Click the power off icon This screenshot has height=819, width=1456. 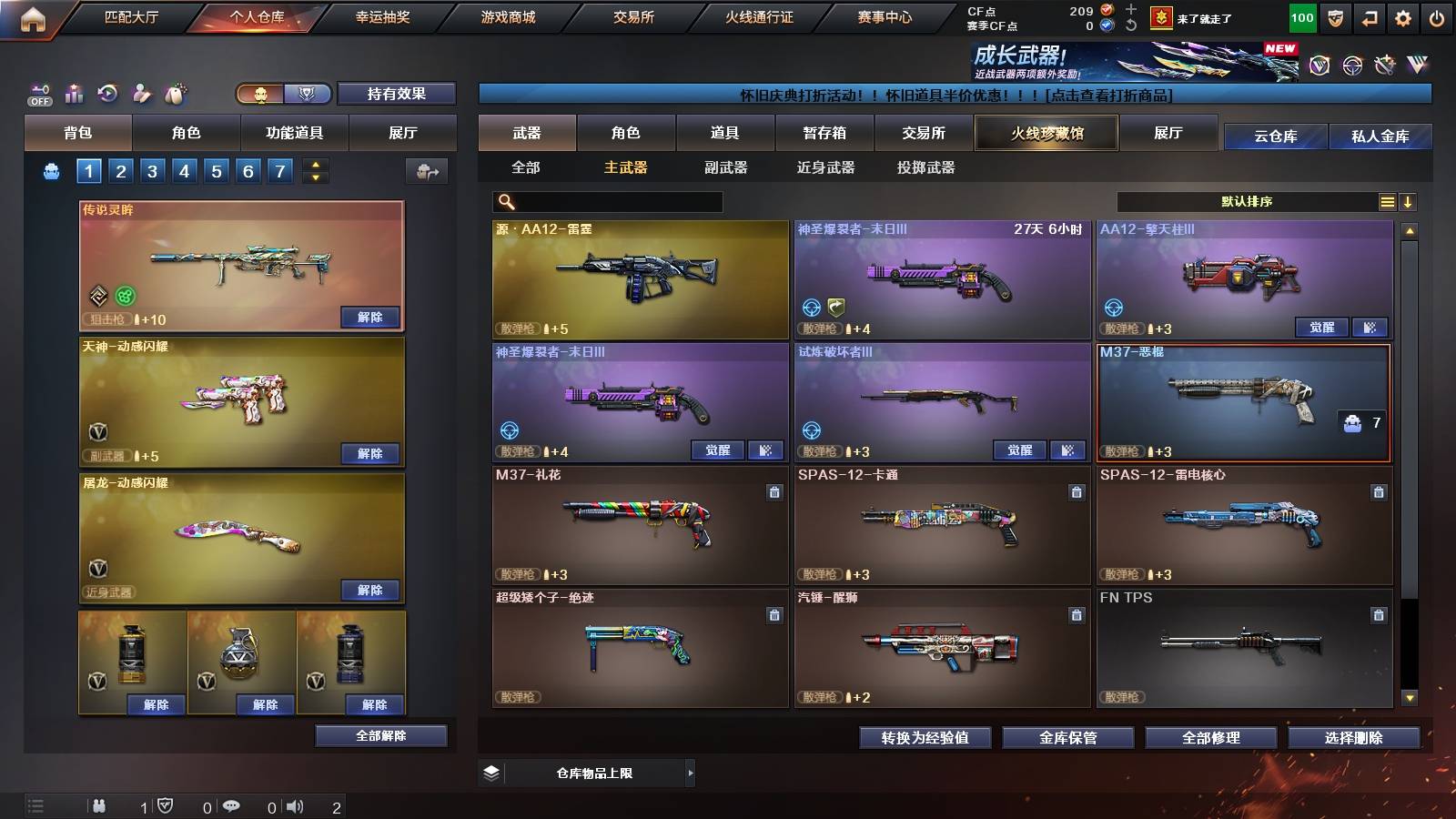(x=1436, y=16)
